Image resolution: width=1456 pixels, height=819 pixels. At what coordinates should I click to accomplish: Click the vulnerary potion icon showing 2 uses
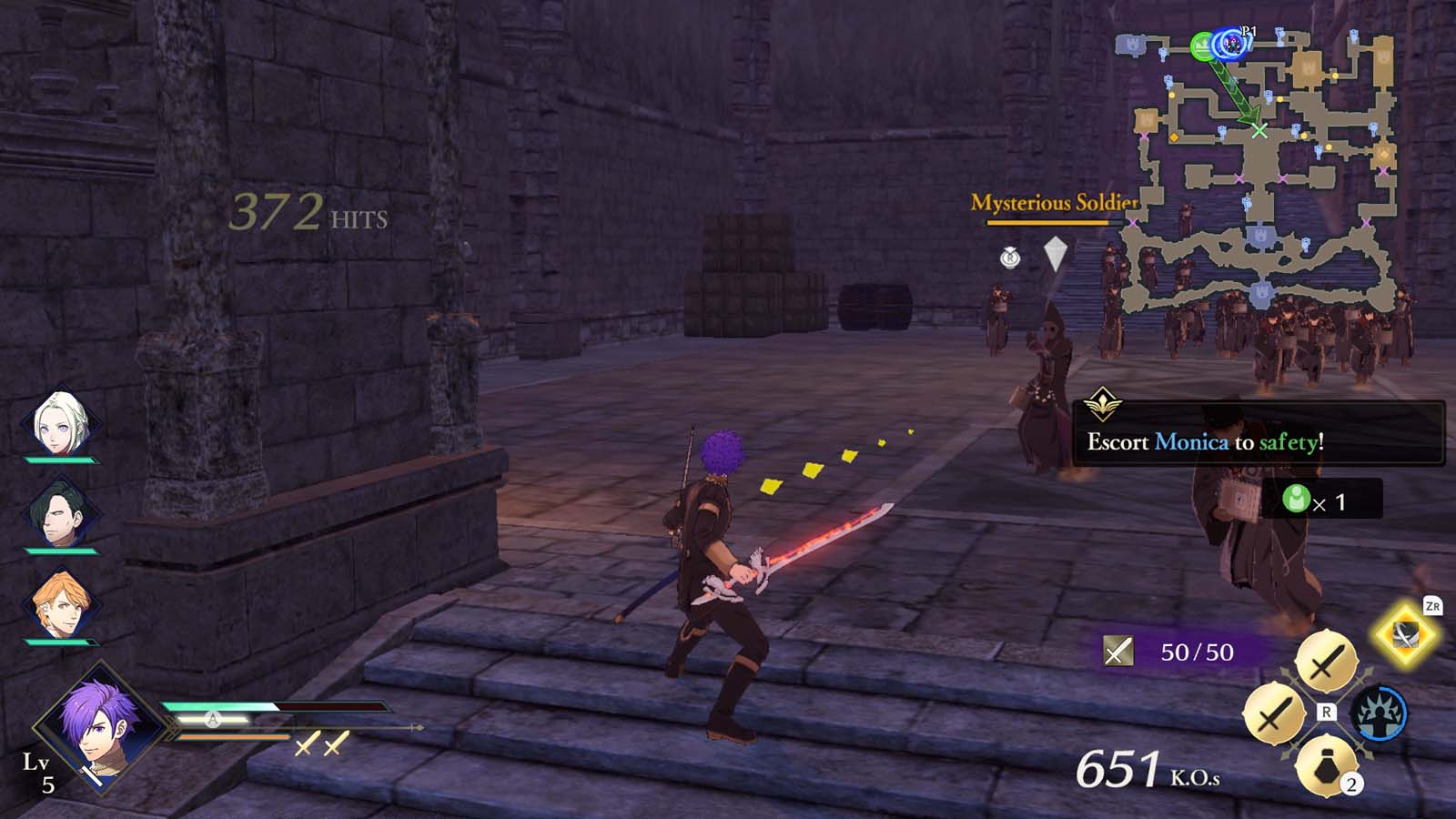pos(1326,766)
